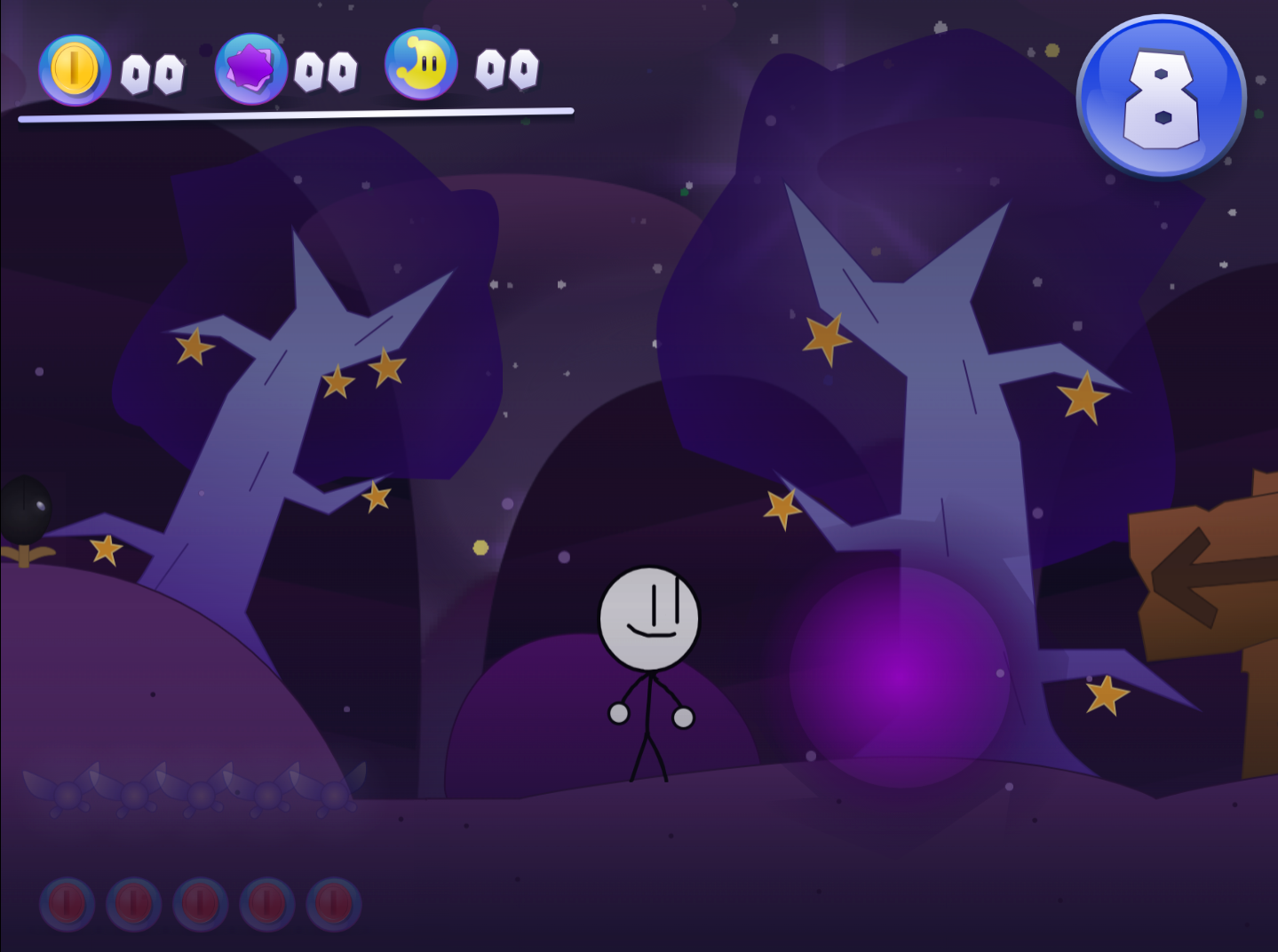Screen dimensions: 1278x952
Task: Click the first red token at bottom left
Action: (67, 904)
